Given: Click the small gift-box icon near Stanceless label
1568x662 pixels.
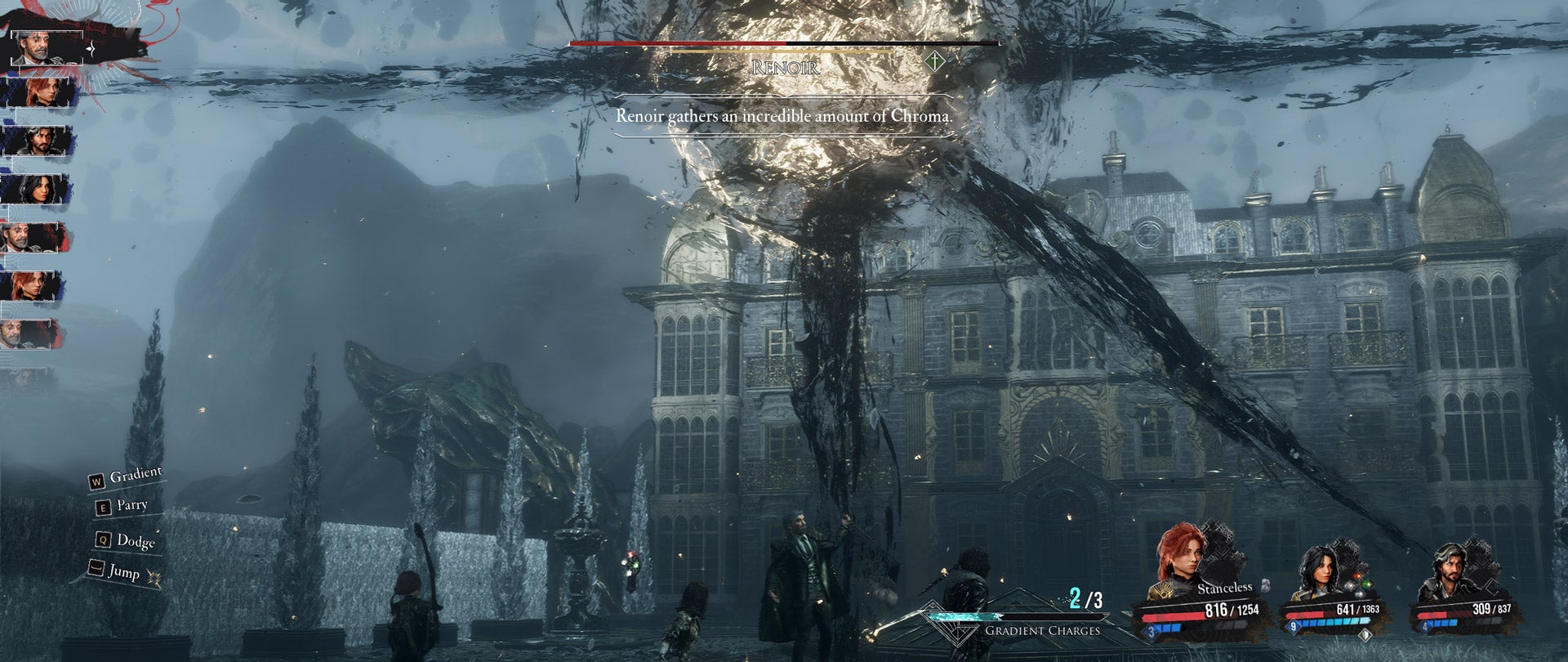Looking at the screenshot, I should pyautogui.click(x=1266, y=585).
